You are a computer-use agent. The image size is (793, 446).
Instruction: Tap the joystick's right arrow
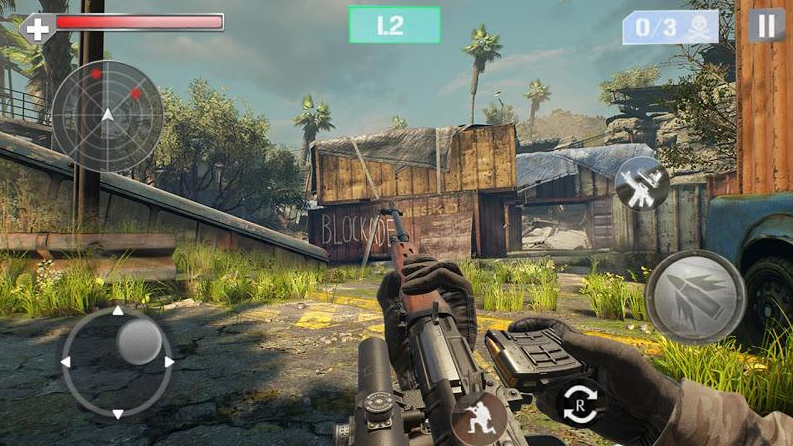pos(169,362)
